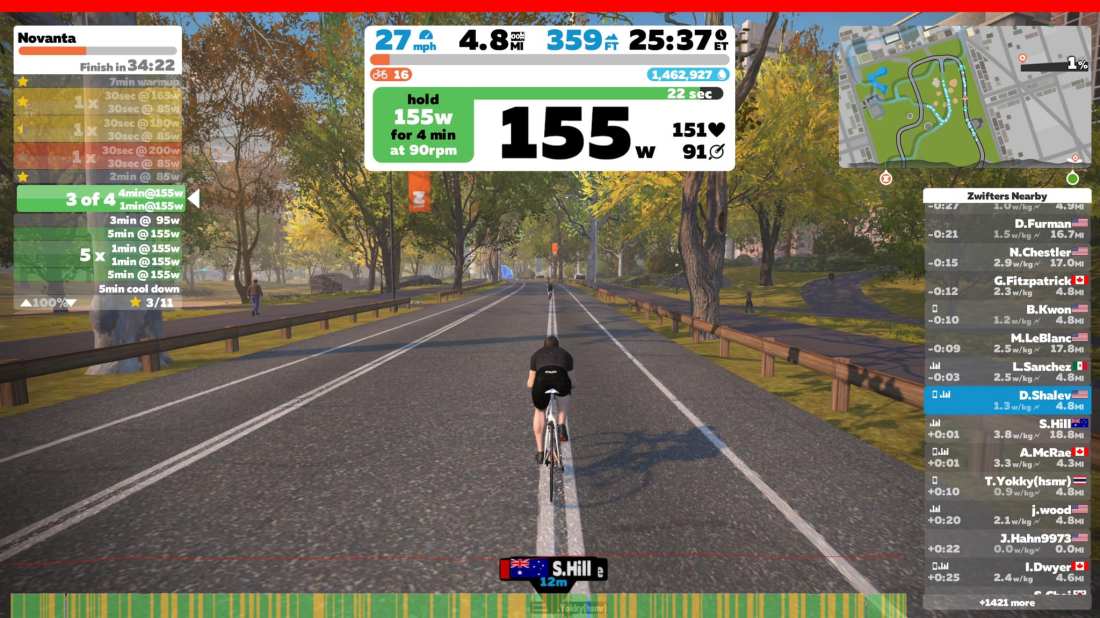Image resolution: width=1100 pixels, height=618 pixels.
Task: Choose N.Chestler from the nearby riders list
Action: coord(1006,257)
